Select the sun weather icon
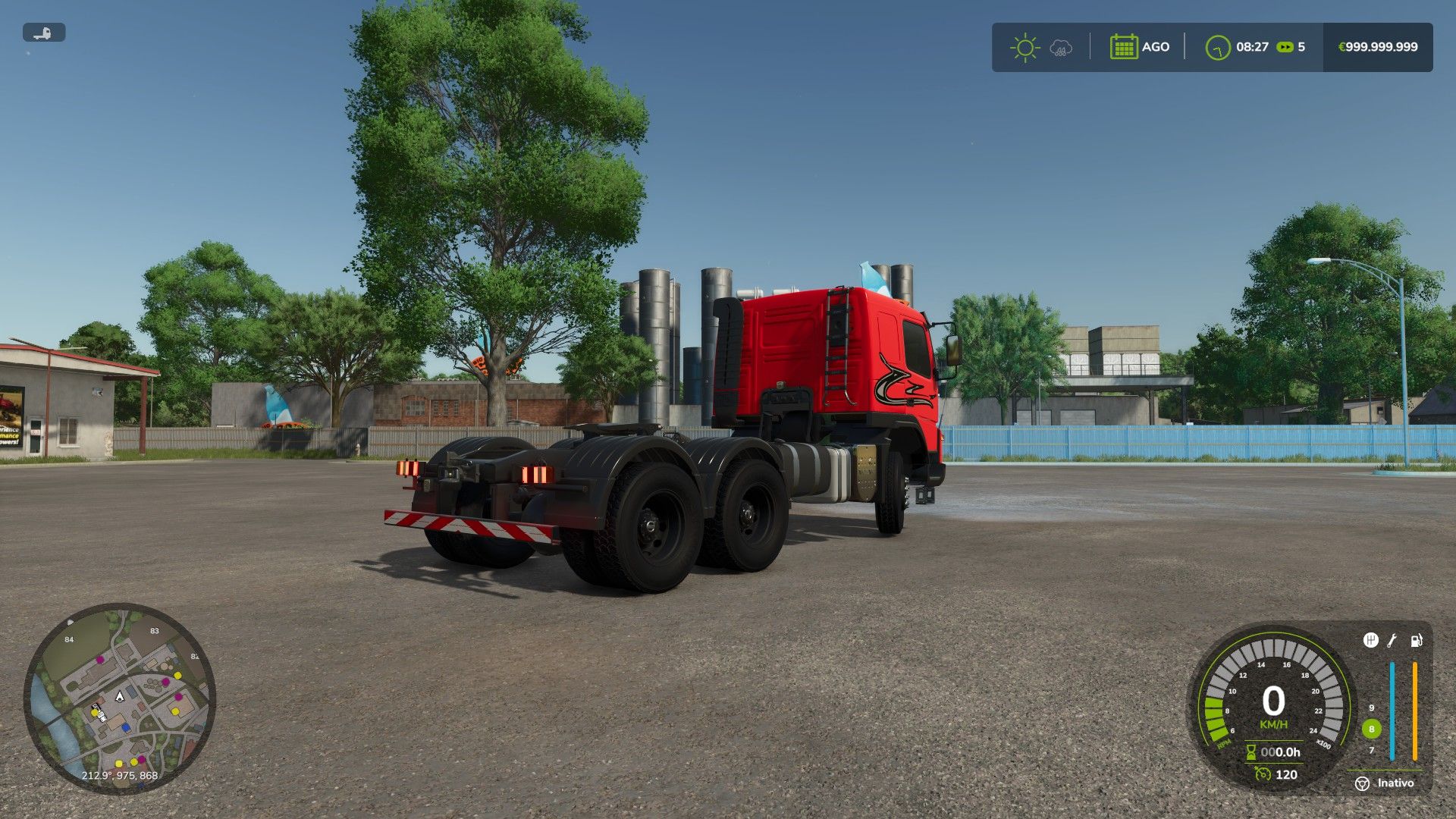This screenshot has width=1456, height=819. pyautogui.click(x=1025, y=46)
